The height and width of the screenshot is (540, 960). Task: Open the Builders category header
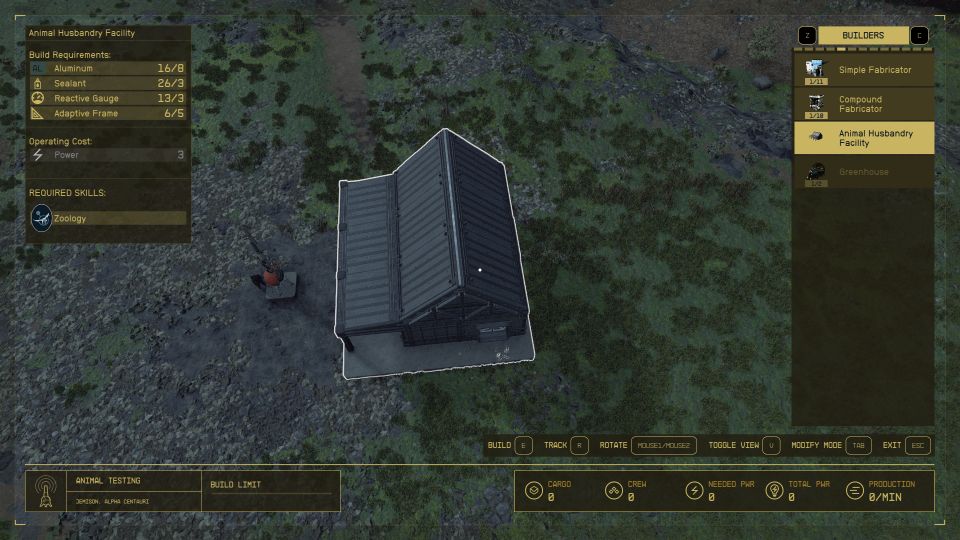point(863,36)
